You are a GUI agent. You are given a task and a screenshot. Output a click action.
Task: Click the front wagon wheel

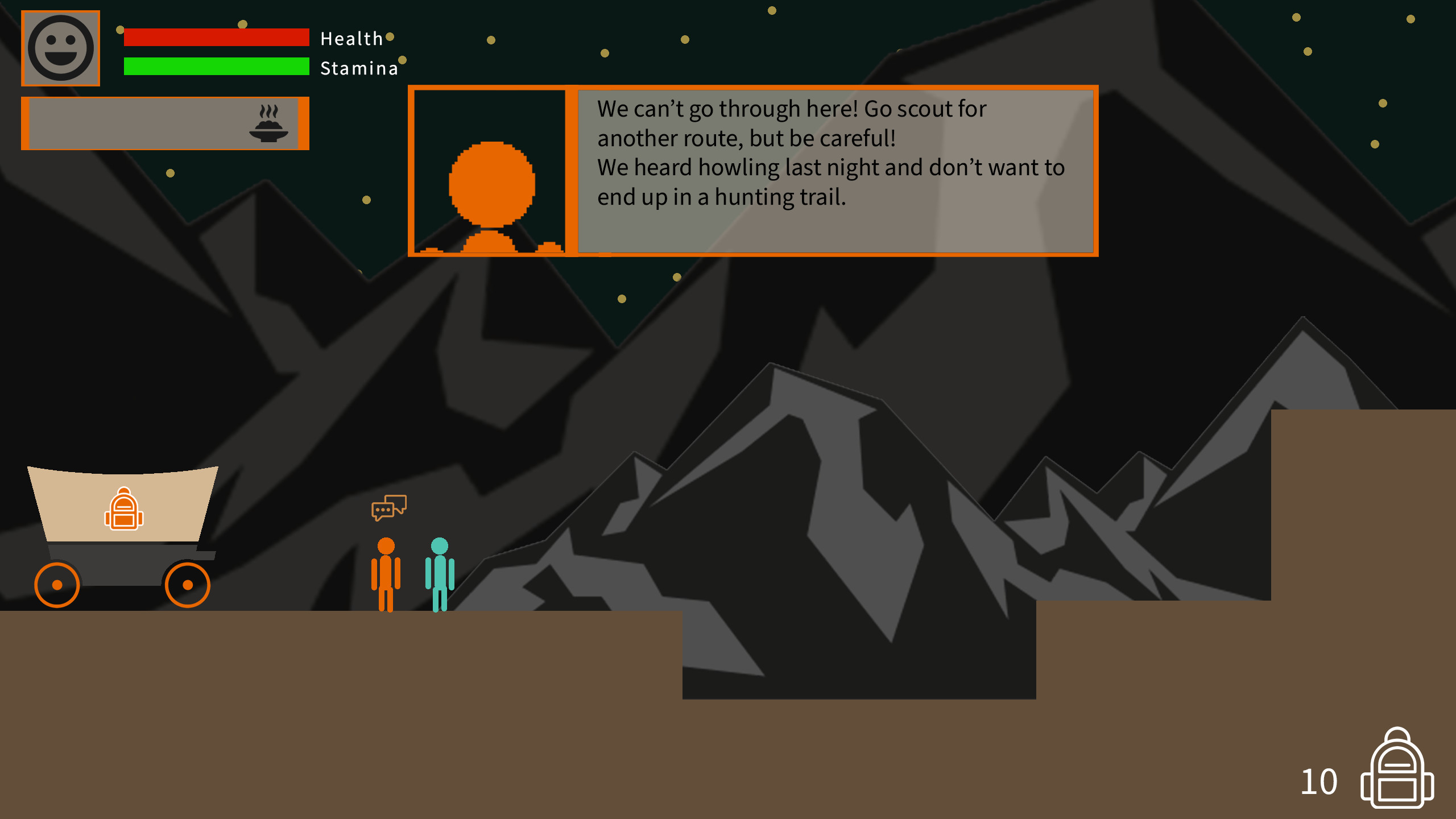click(188, 585)
